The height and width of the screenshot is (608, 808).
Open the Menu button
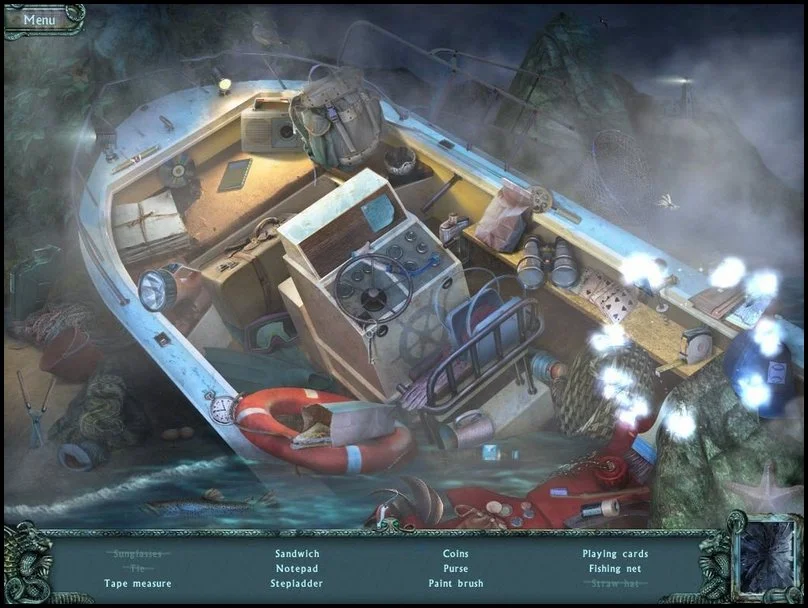(x=40, y=19)
